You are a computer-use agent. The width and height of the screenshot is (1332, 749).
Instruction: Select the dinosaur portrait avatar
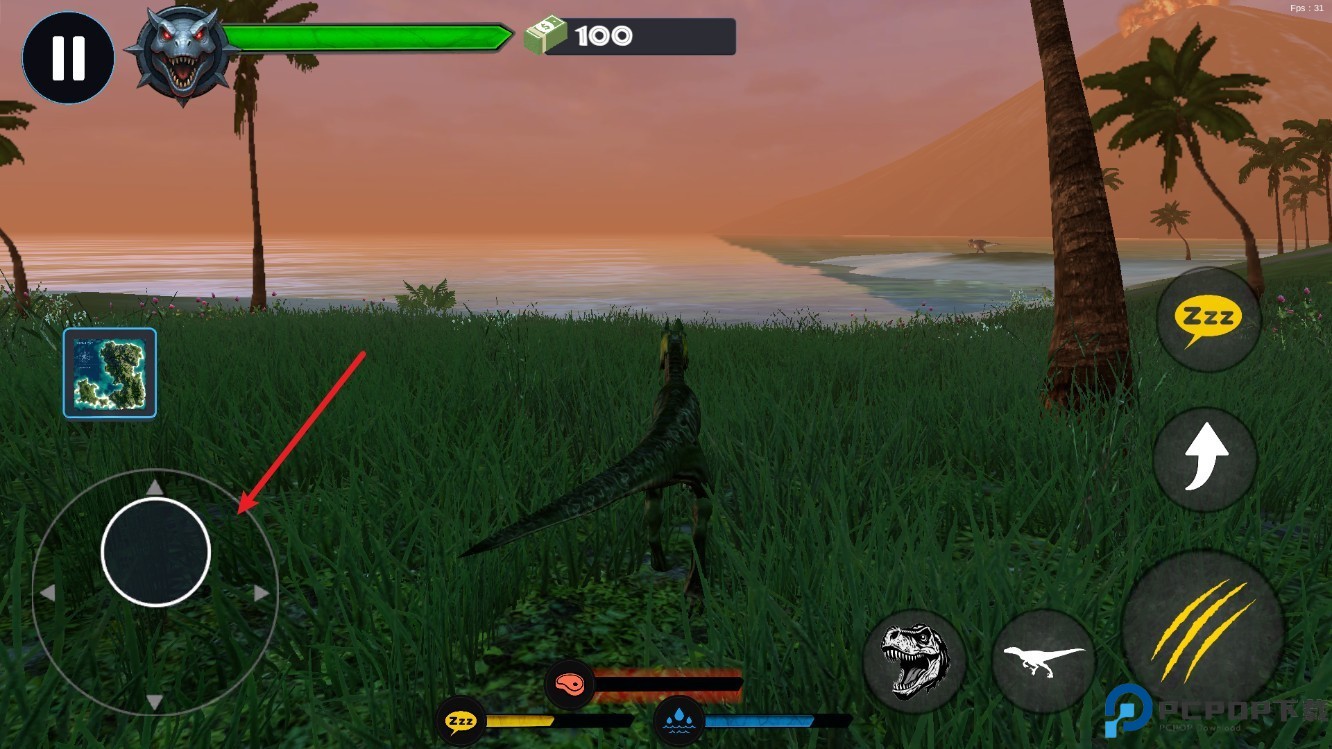point(182,55)
